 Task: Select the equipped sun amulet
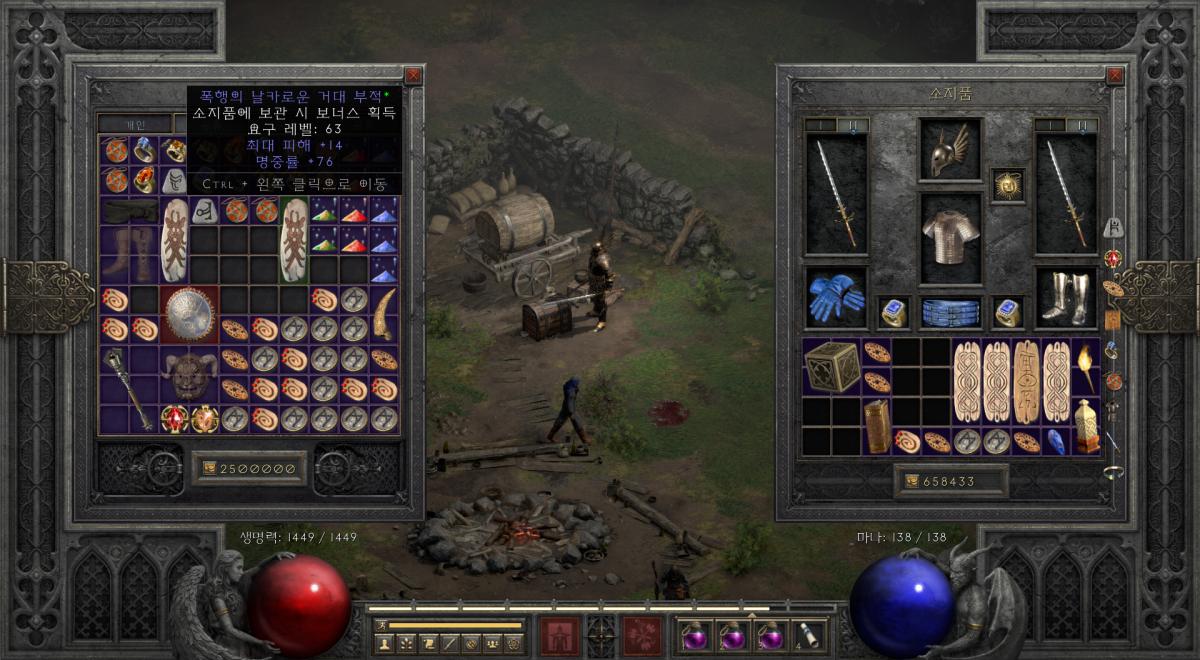(1007, 184)
